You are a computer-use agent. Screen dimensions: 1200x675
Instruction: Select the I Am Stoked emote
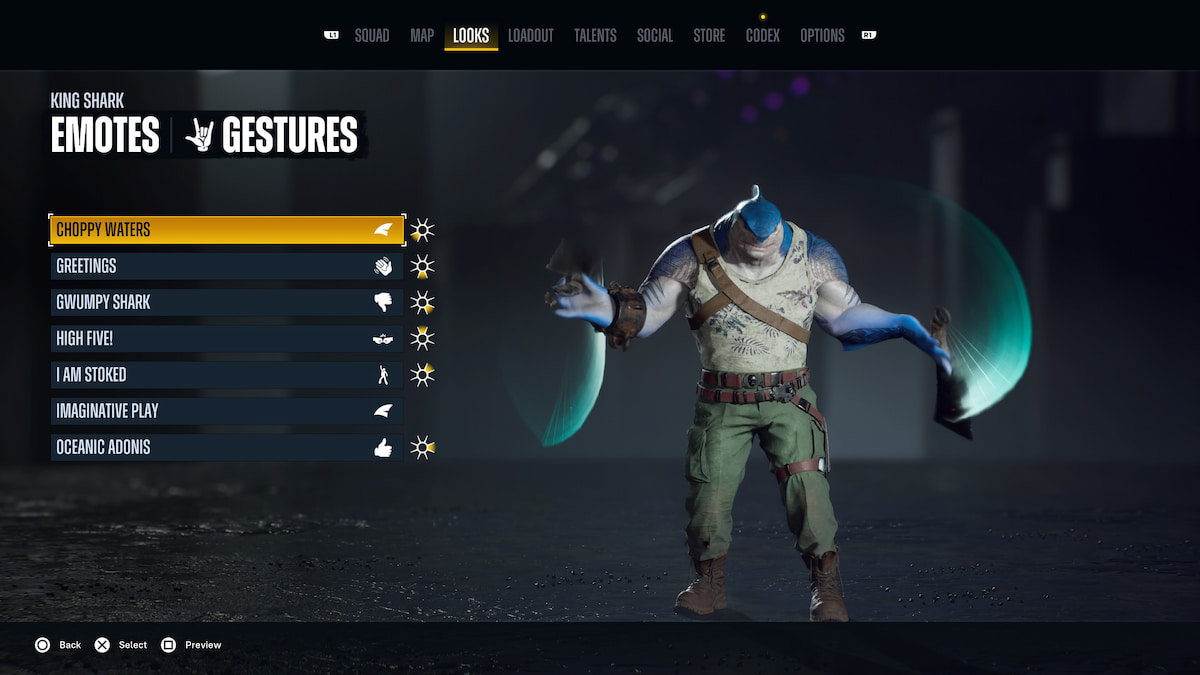[x=227, y=375]
